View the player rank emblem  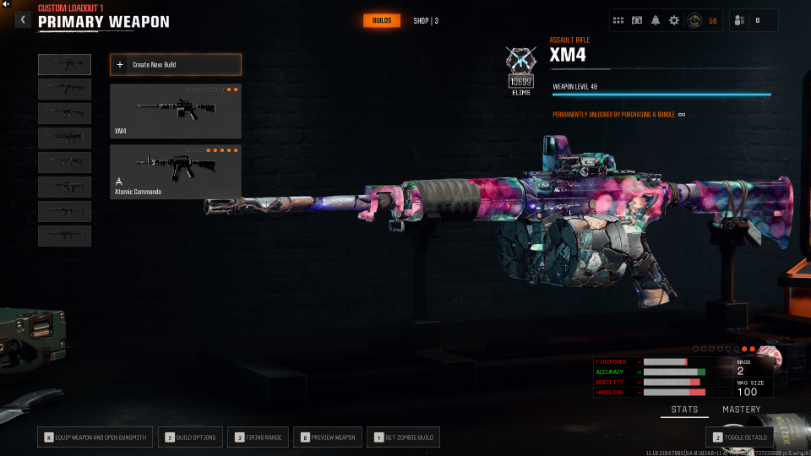(694, 20)
